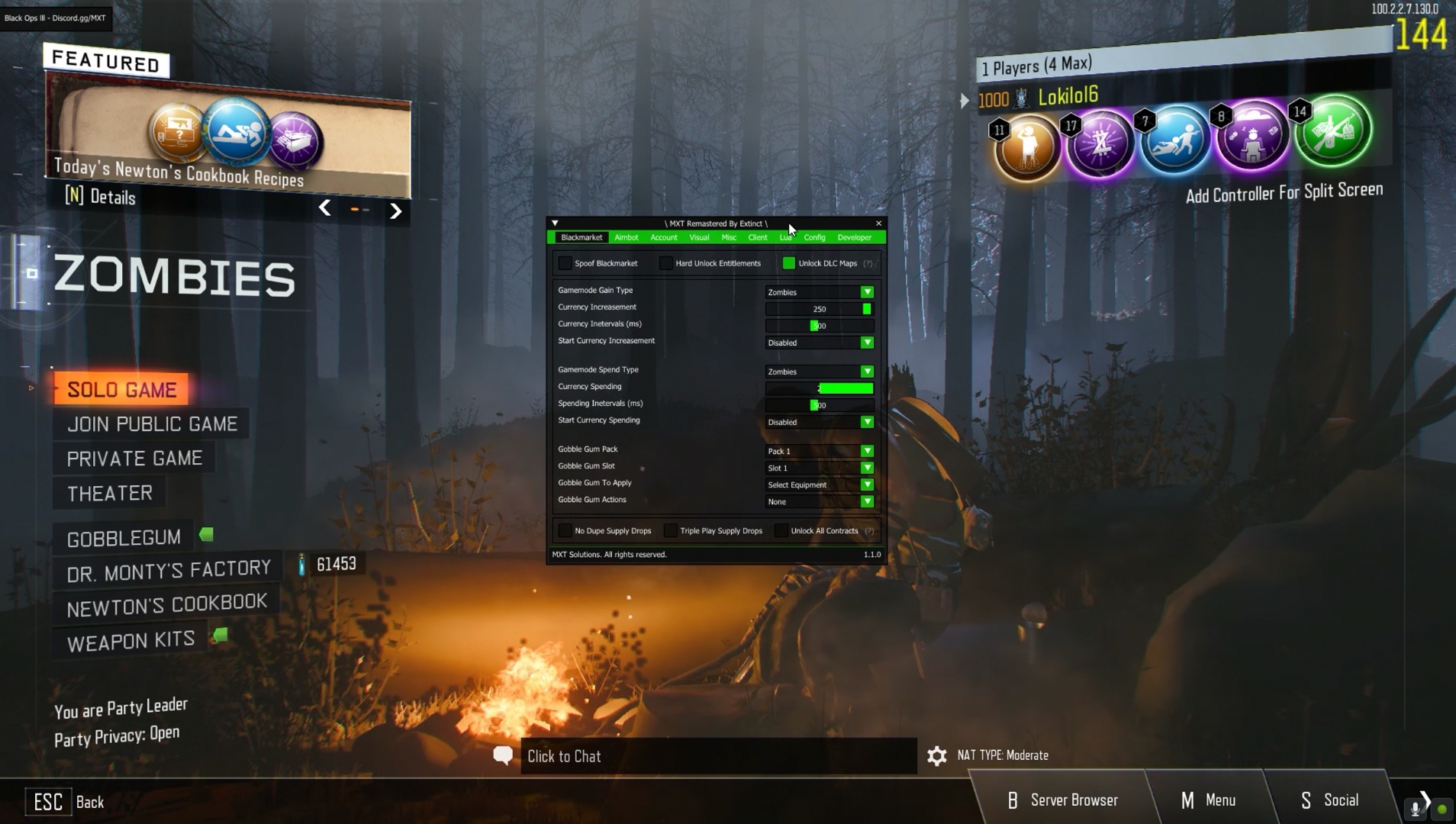Open the Gobblegum menu
Image resolution: width=1456 pixels, height=824 pixels.
tap(124, 538)
